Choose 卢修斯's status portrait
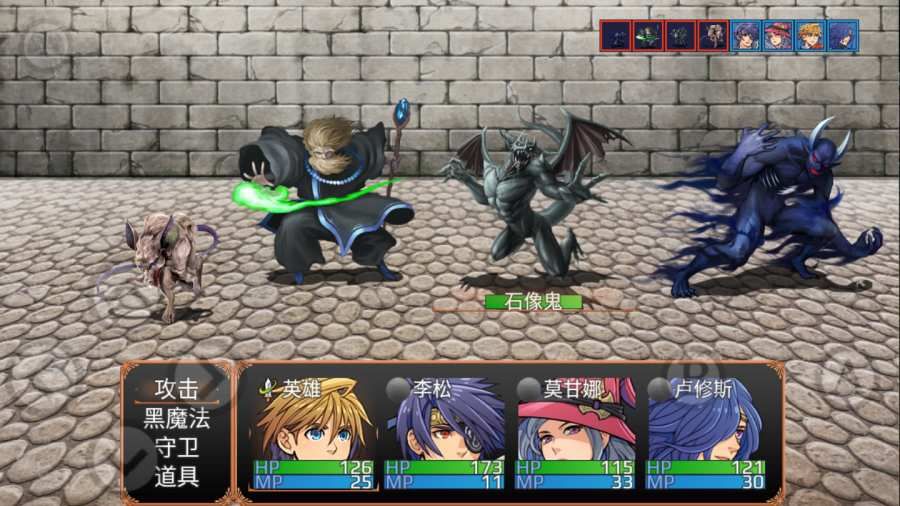Viewport: 900px width, 506px height. [705, 432]
